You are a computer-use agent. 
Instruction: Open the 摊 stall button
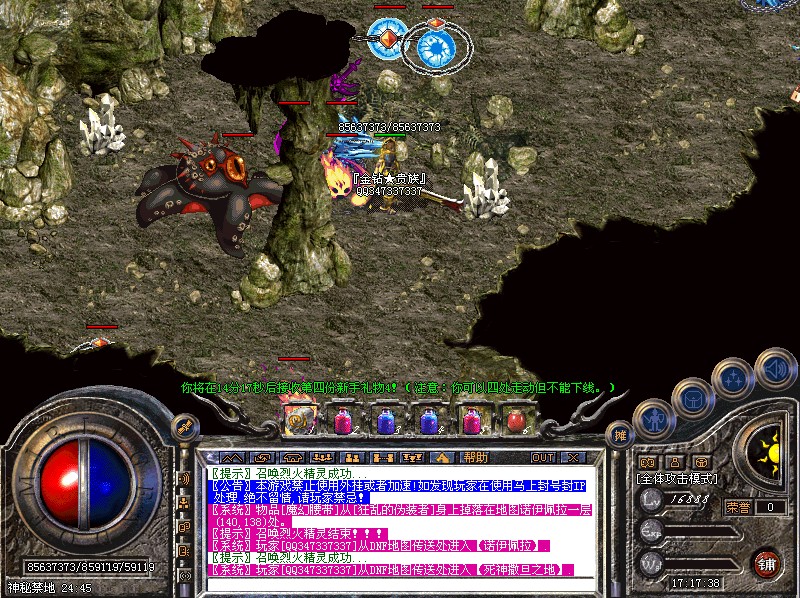click(620, 435)
